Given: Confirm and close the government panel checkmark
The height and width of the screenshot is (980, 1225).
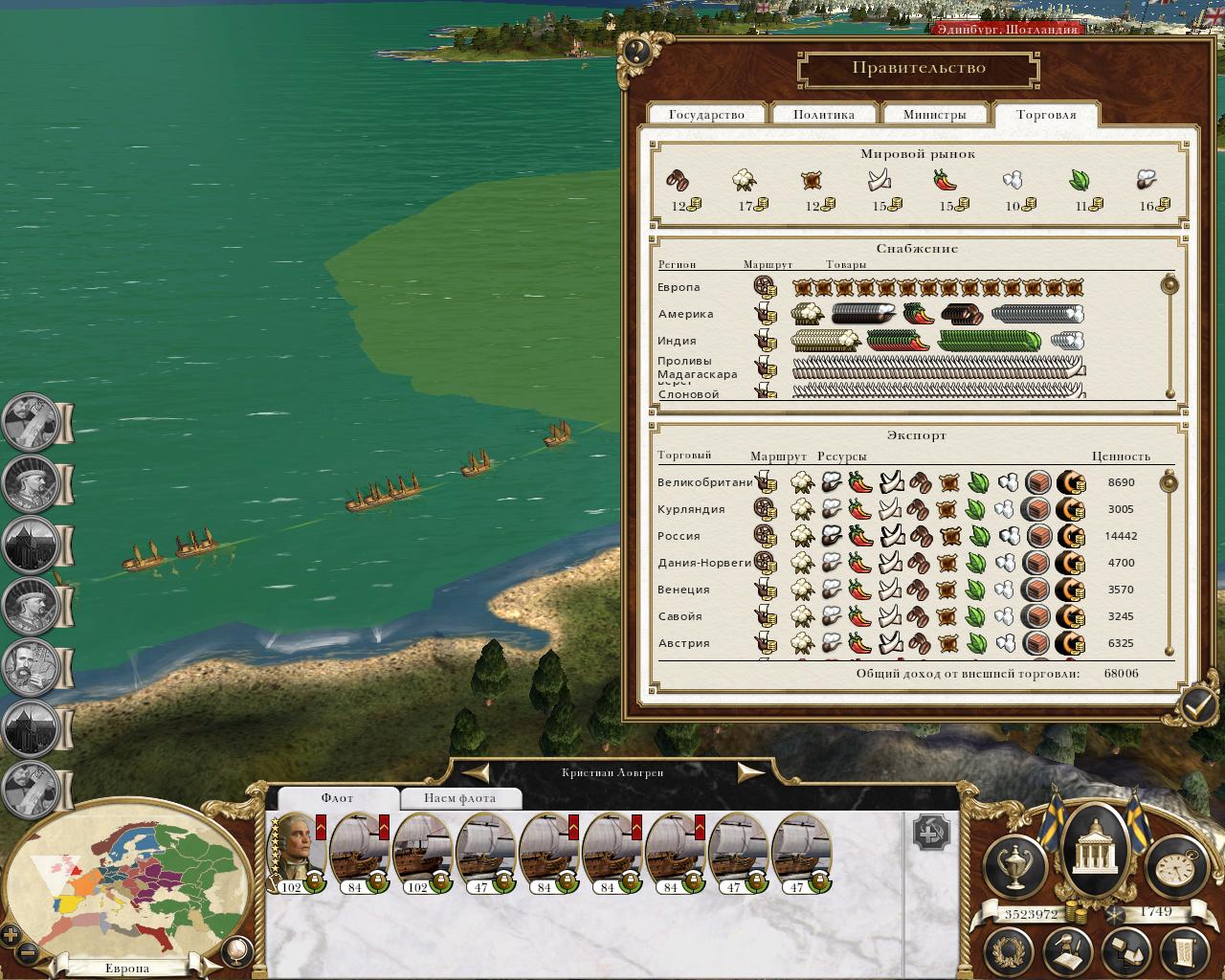Looking at the screenshot, I should [1197, 706].
